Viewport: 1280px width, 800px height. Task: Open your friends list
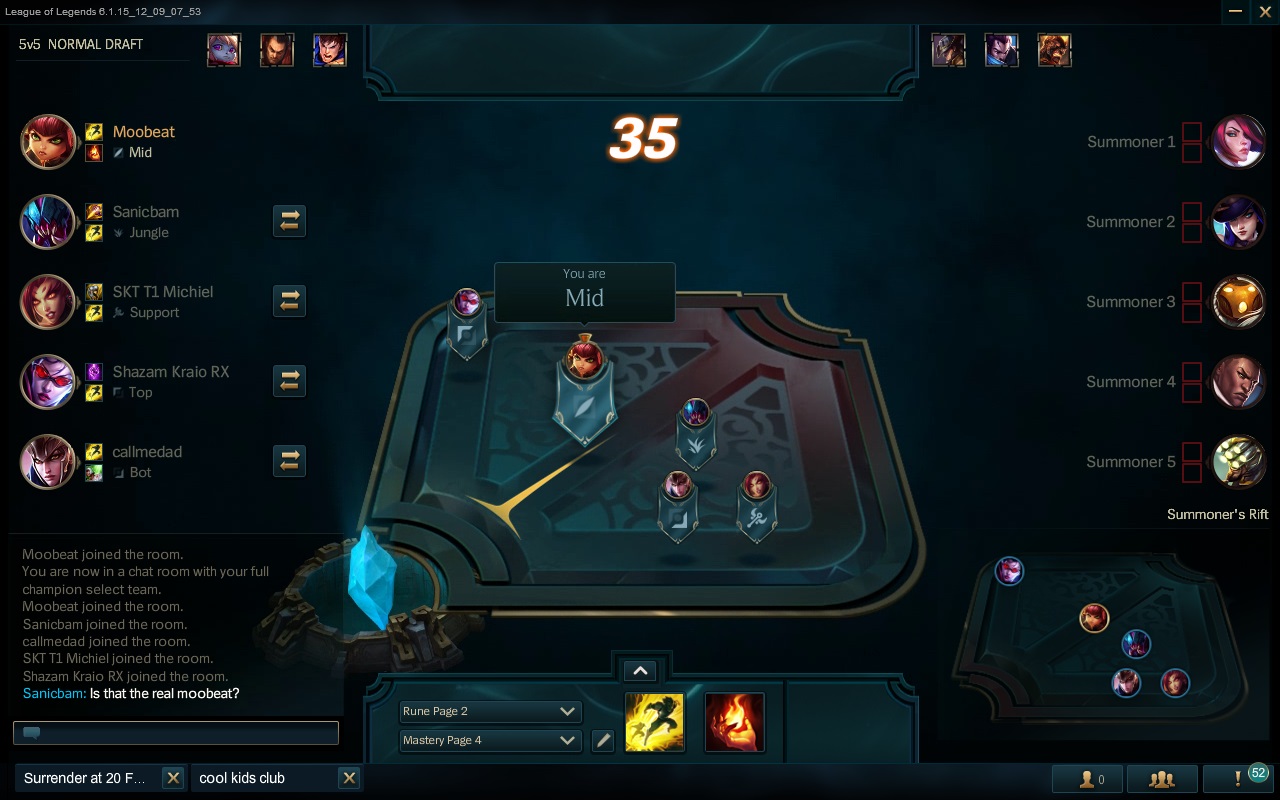point(1086,778)
